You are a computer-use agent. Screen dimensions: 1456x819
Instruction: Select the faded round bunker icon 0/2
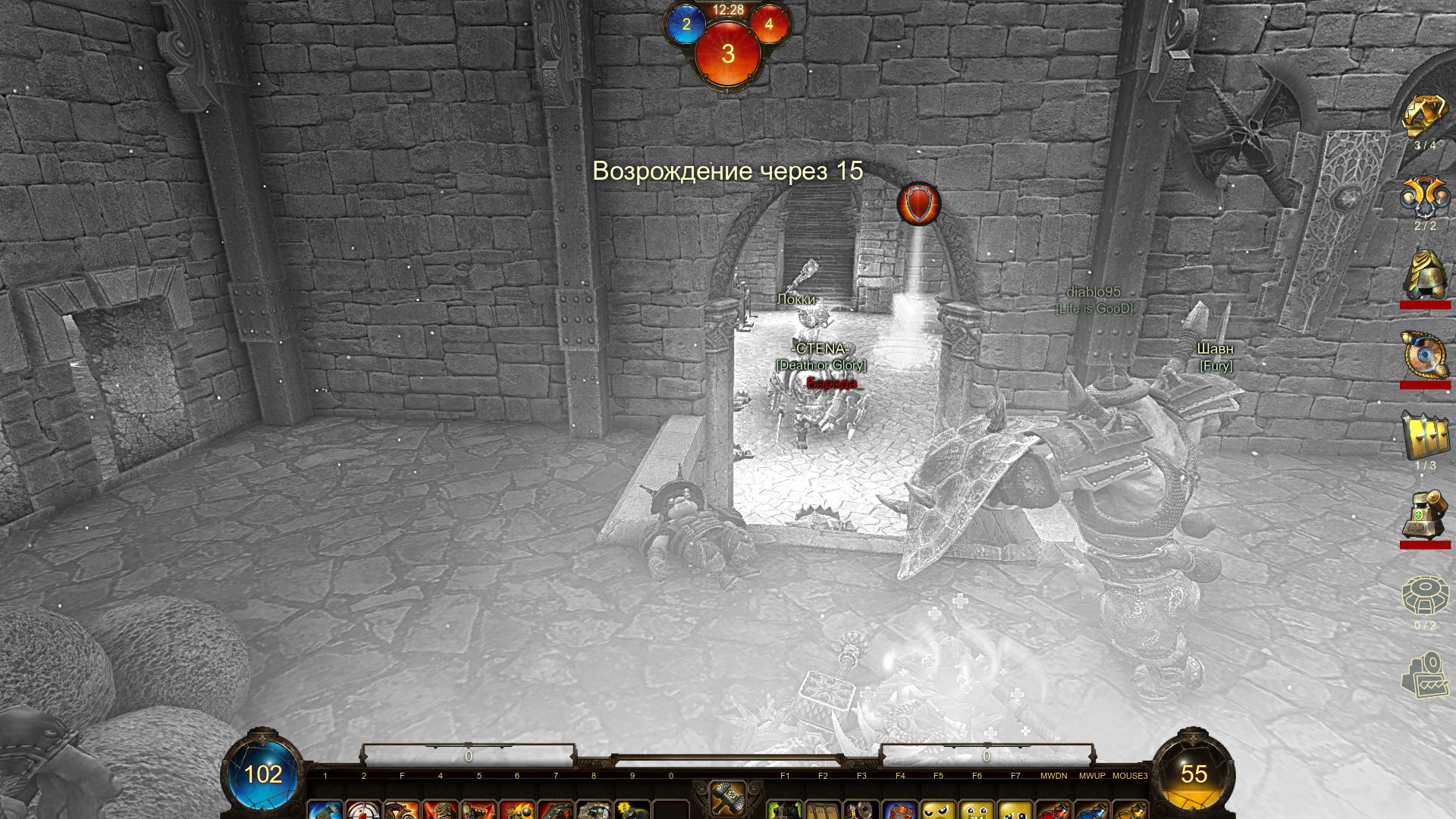(1424, 596)
